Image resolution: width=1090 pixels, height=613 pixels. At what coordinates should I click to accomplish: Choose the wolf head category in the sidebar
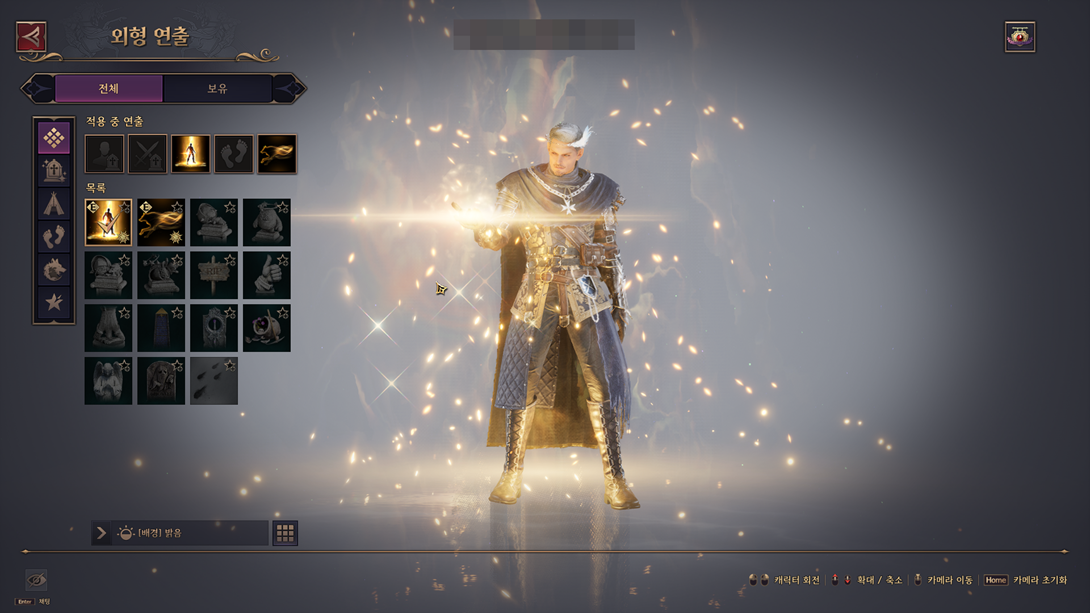coord(54,270)
